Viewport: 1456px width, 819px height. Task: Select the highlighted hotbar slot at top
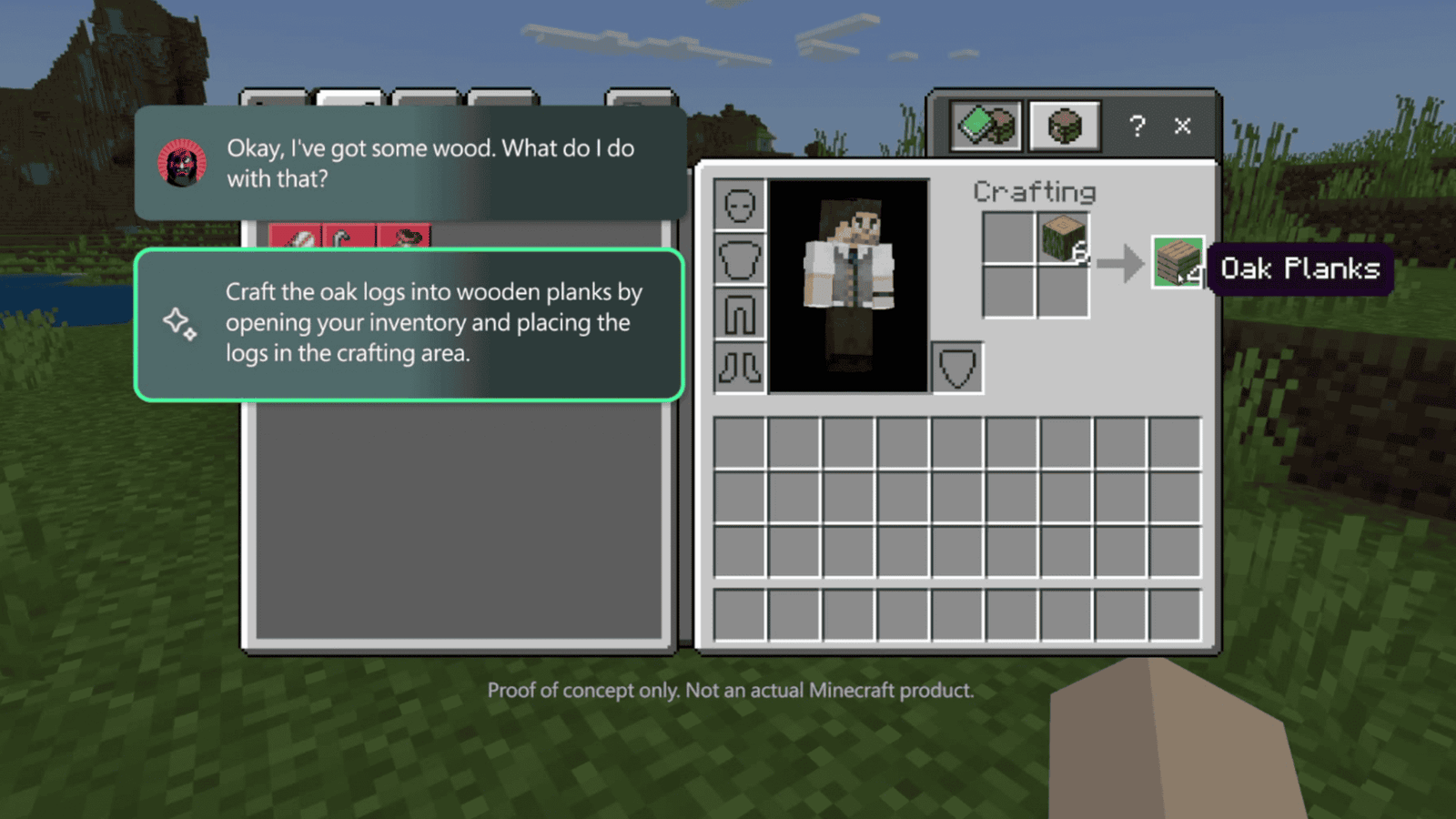(x=350, y=98)
